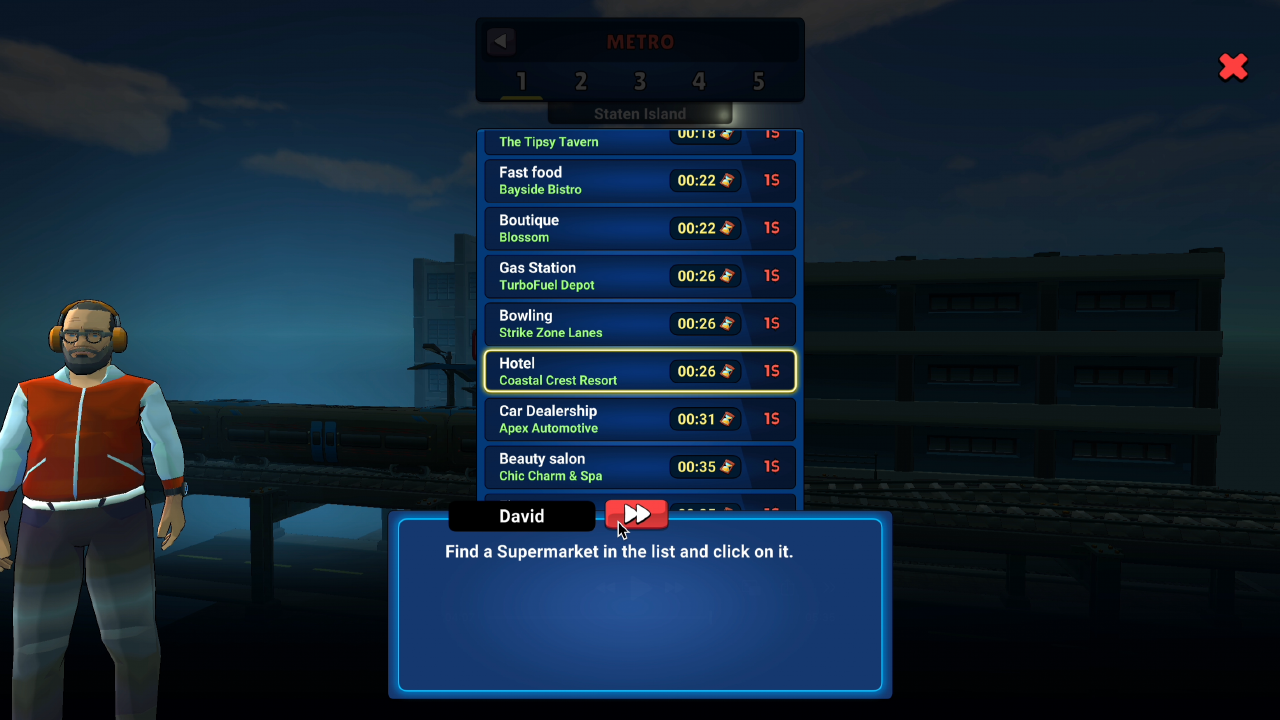Click the red 1$ price on Hotel row

tap(772, 371)
